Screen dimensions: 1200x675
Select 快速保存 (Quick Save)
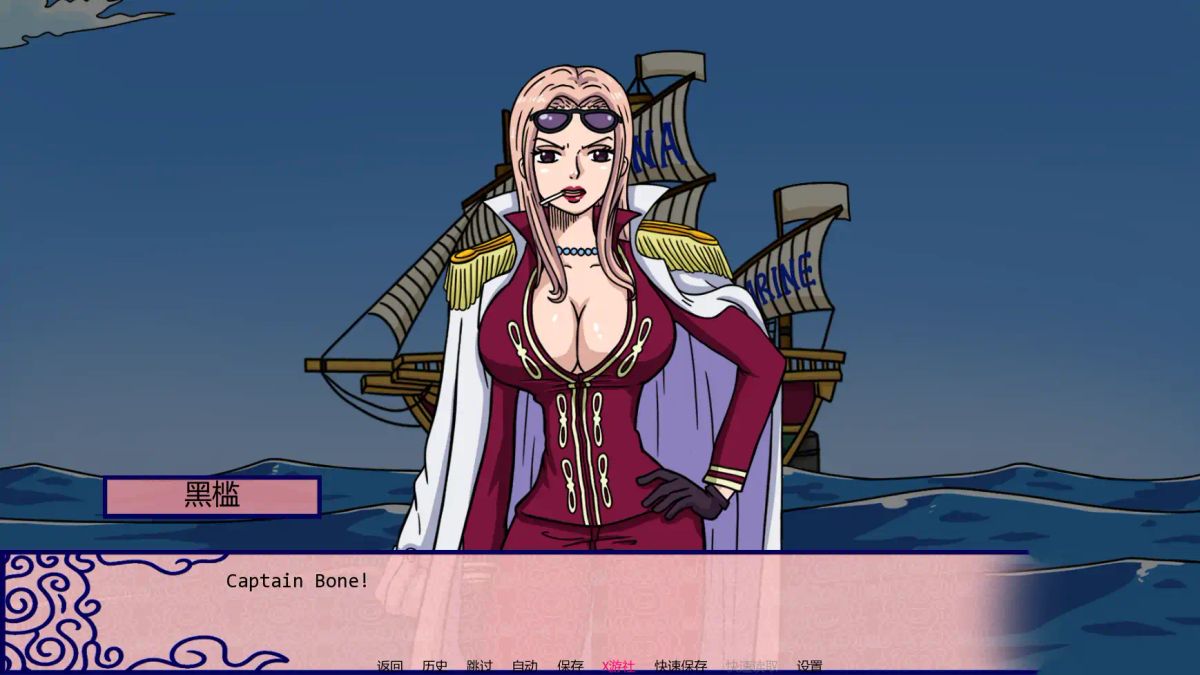[x=681, y=666]
